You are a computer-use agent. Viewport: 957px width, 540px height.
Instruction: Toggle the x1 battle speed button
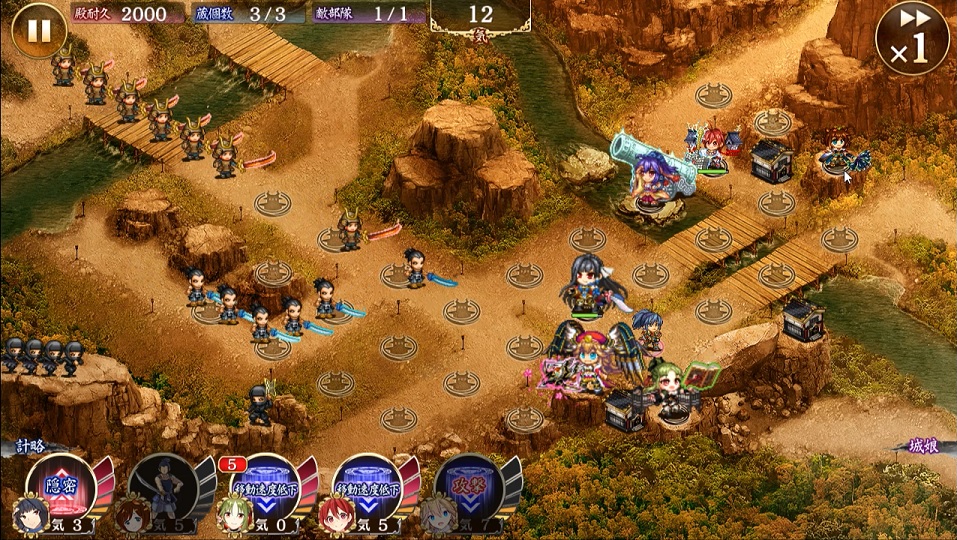(x=911, y=40)
